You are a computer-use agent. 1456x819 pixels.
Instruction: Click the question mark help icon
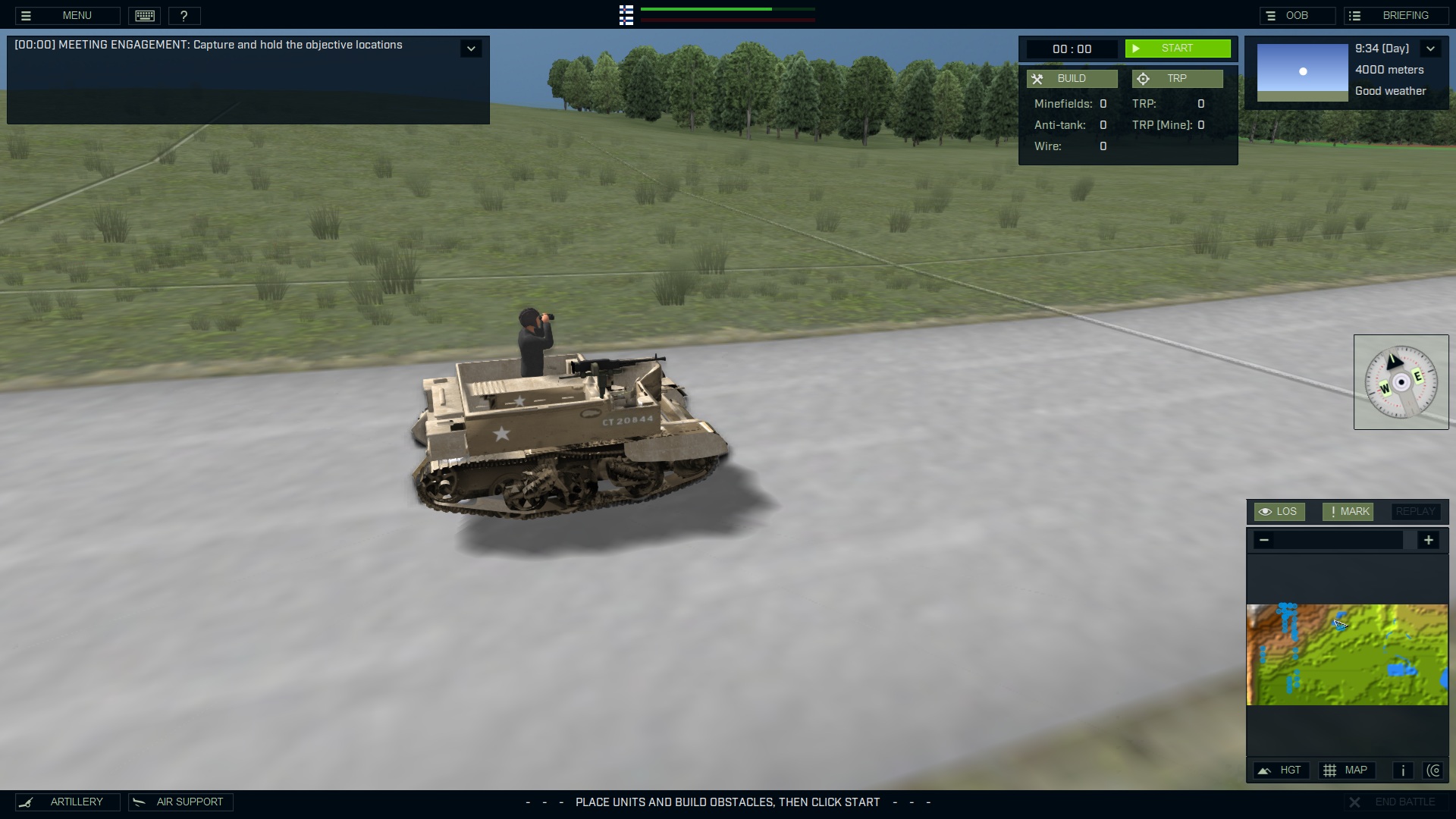(184, 15)
